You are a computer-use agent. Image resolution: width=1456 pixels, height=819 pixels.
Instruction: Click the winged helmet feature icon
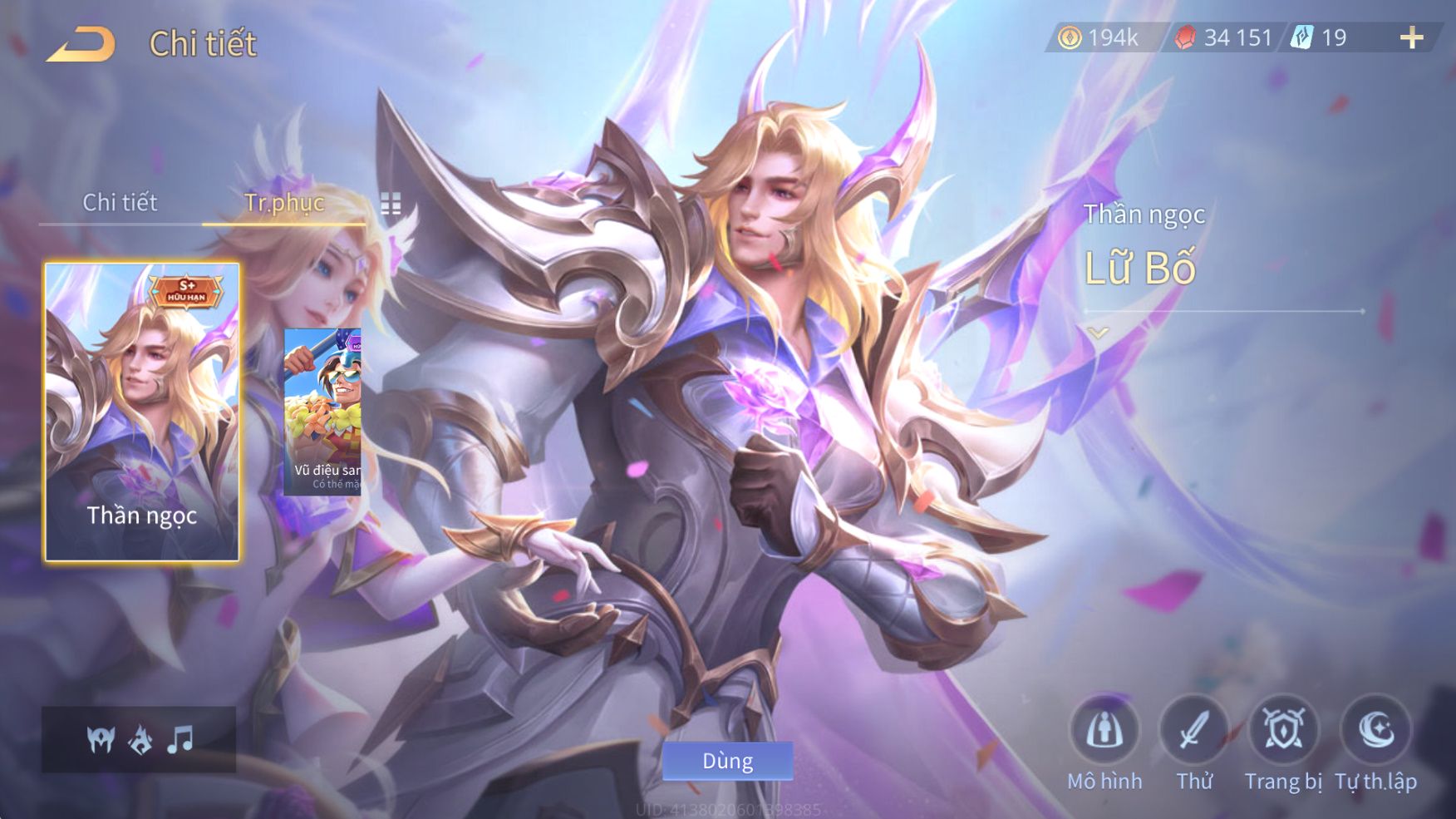(x=101, y=739)
